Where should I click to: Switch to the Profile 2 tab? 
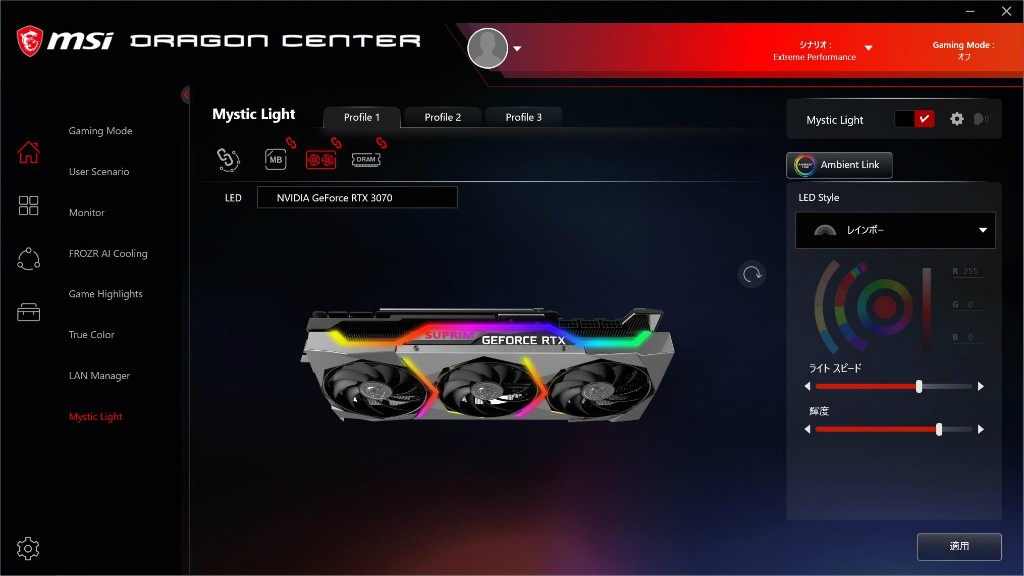point(443,117)
